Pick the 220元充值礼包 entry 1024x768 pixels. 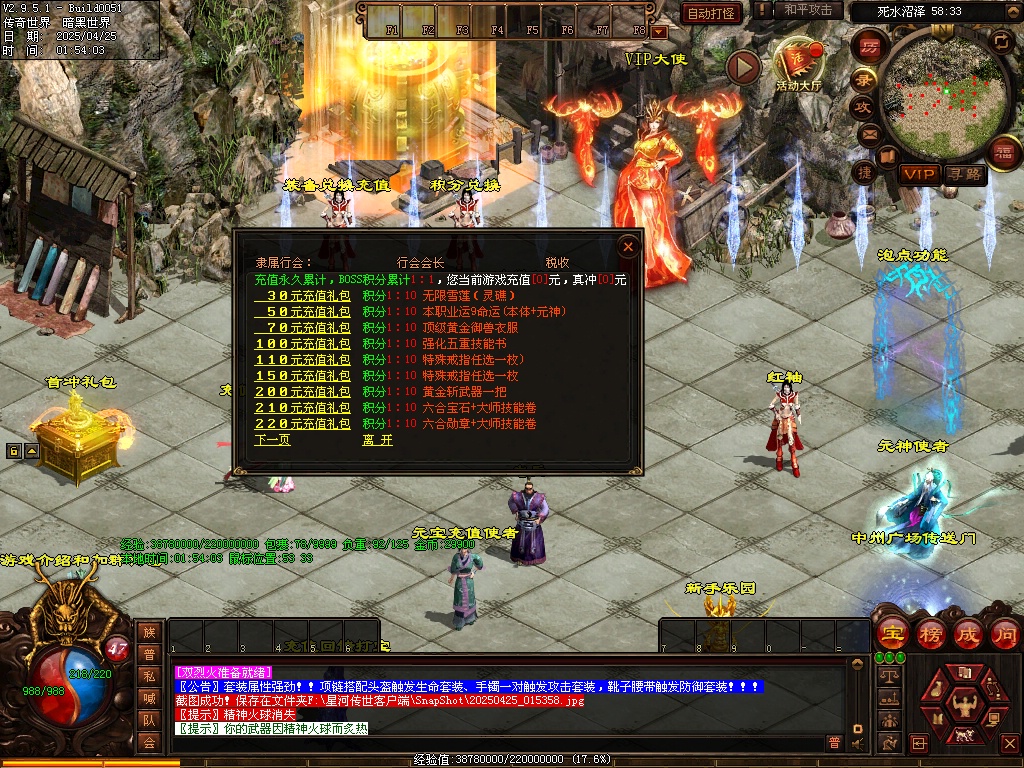tap(302, 424)
